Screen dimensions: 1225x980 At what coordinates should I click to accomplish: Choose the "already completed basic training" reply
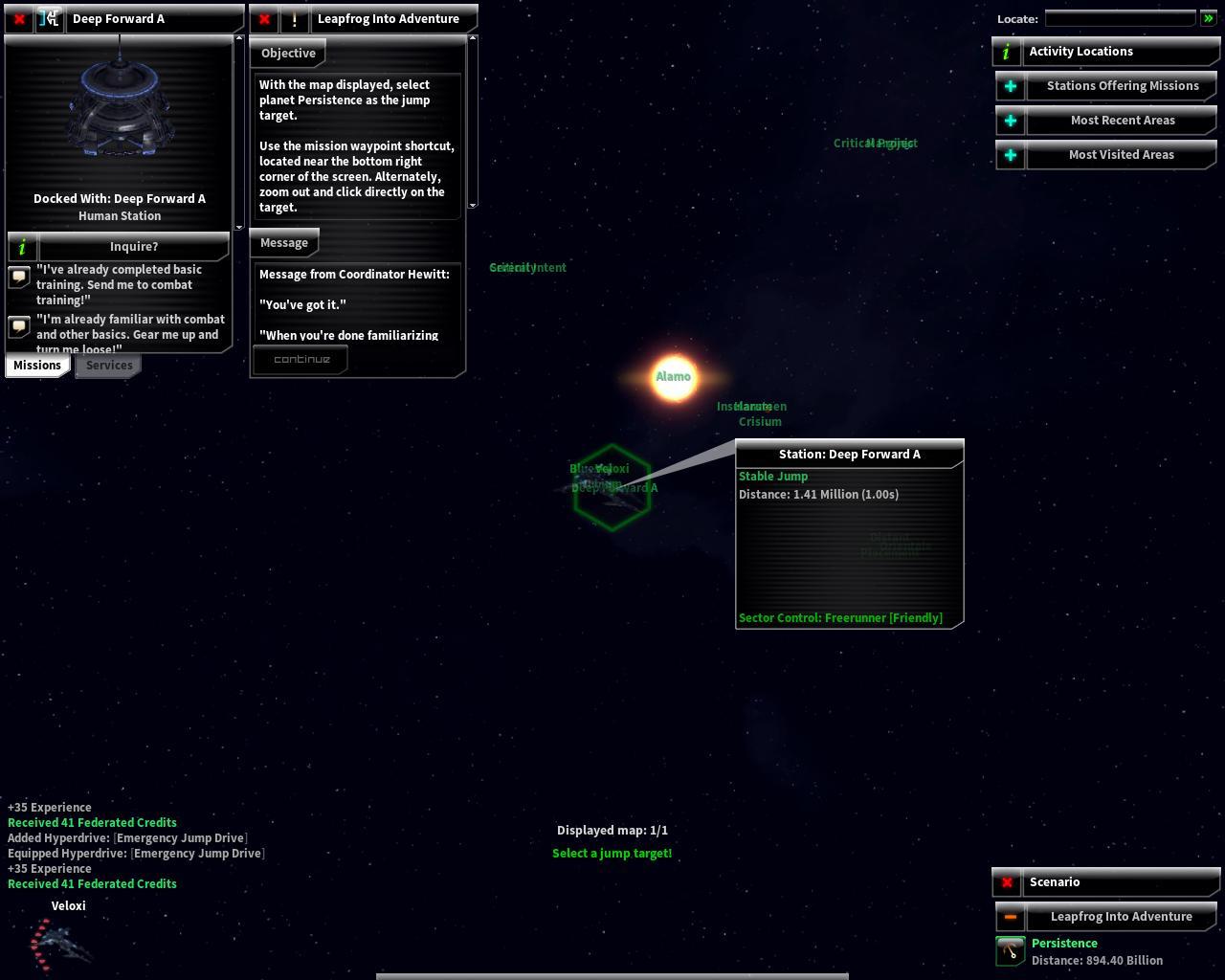(x=19, y=277)
